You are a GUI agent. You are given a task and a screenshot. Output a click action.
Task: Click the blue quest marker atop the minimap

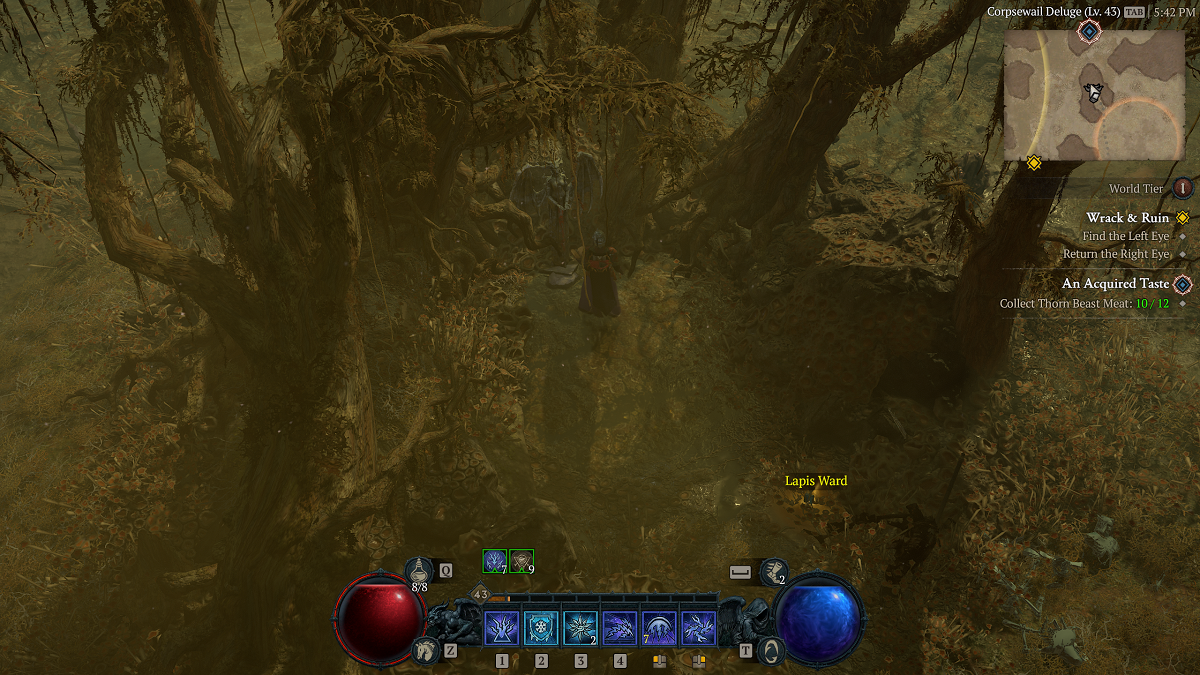coord(1088,32)
